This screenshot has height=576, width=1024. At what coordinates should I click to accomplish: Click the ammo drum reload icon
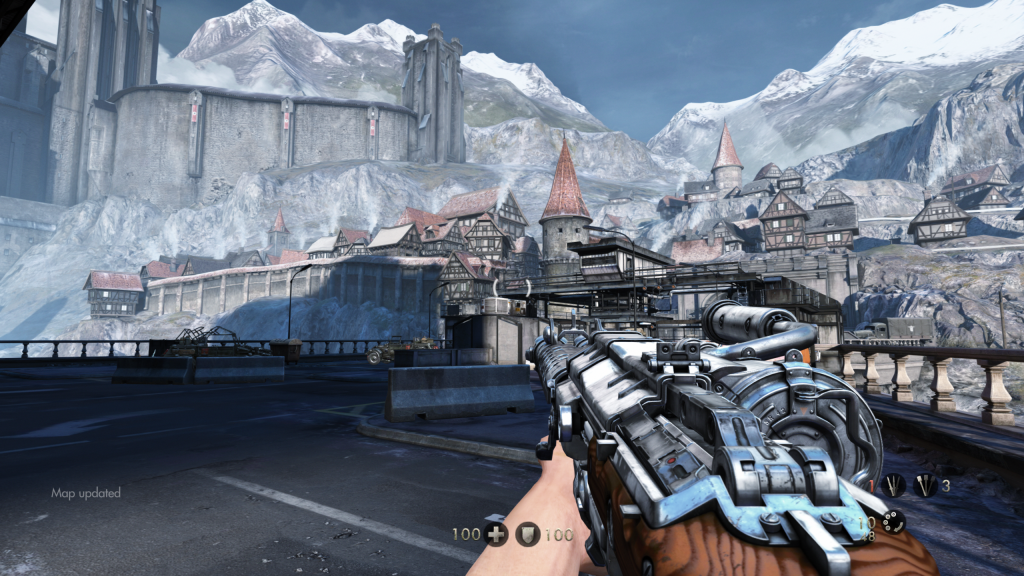(892, 522)
